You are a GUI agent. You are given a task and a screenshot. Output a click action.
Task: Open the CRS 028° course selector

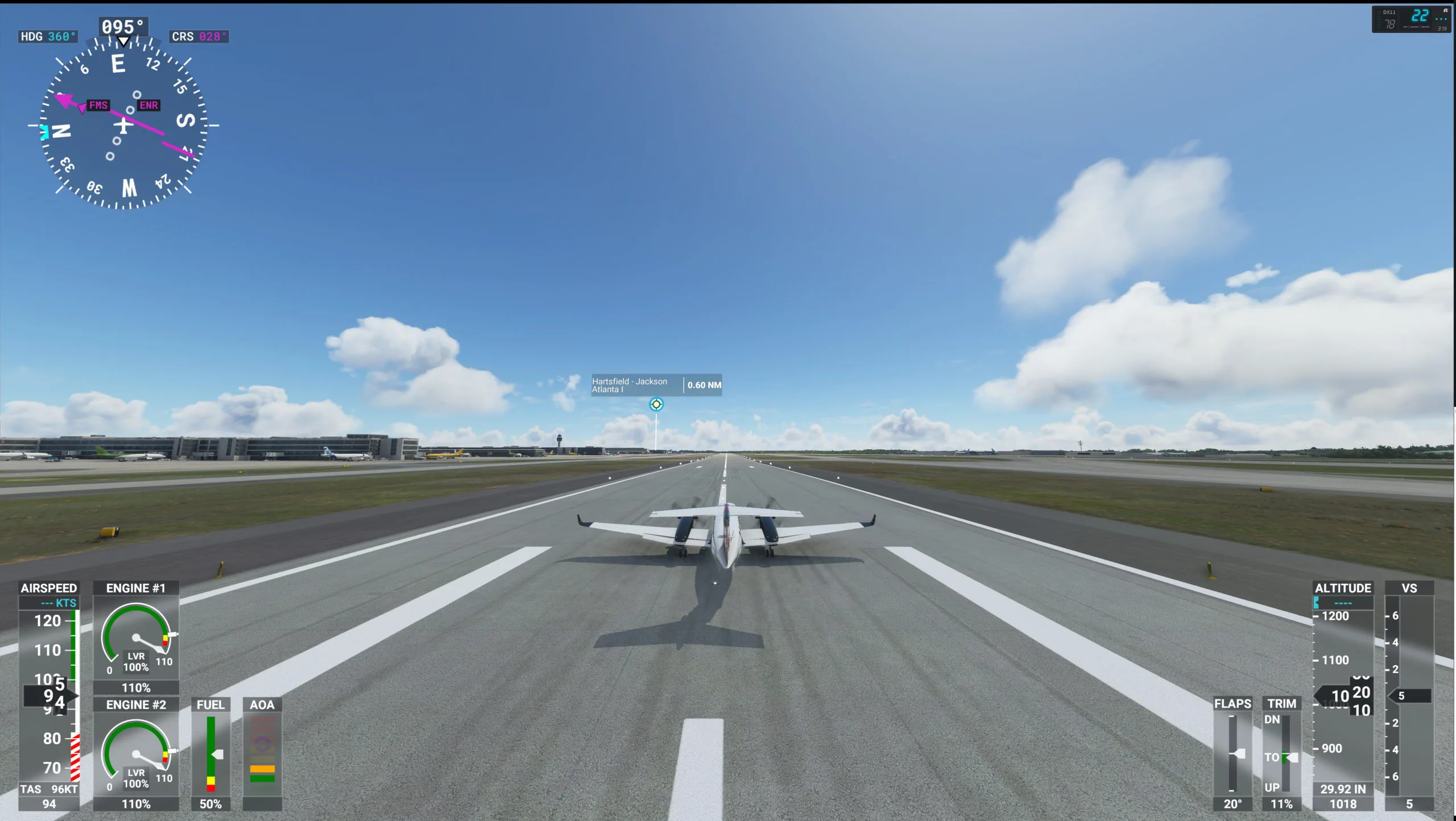[x=199, y=36]
